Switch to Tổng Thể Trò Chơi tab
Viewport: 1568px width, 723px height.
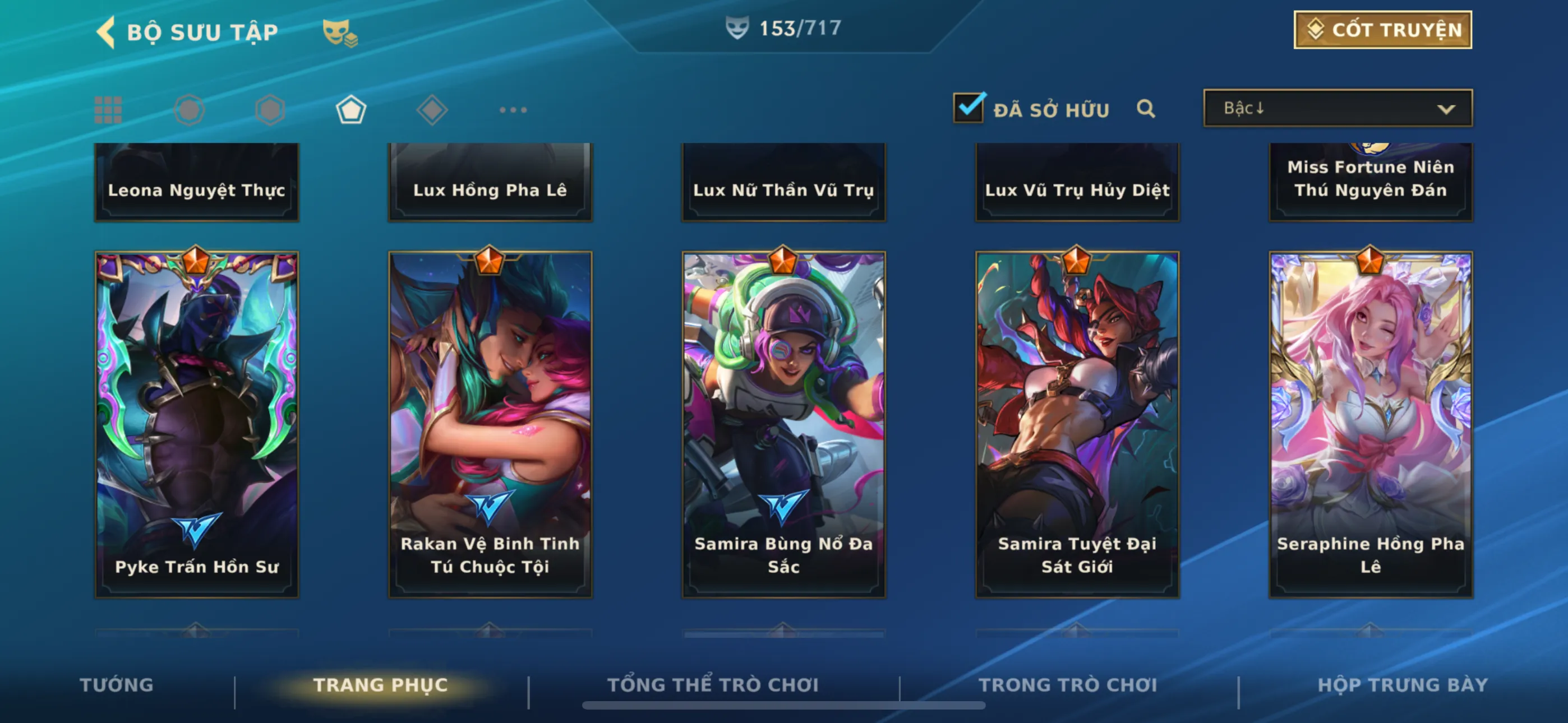pyautogui.click(x=713, y=685)
